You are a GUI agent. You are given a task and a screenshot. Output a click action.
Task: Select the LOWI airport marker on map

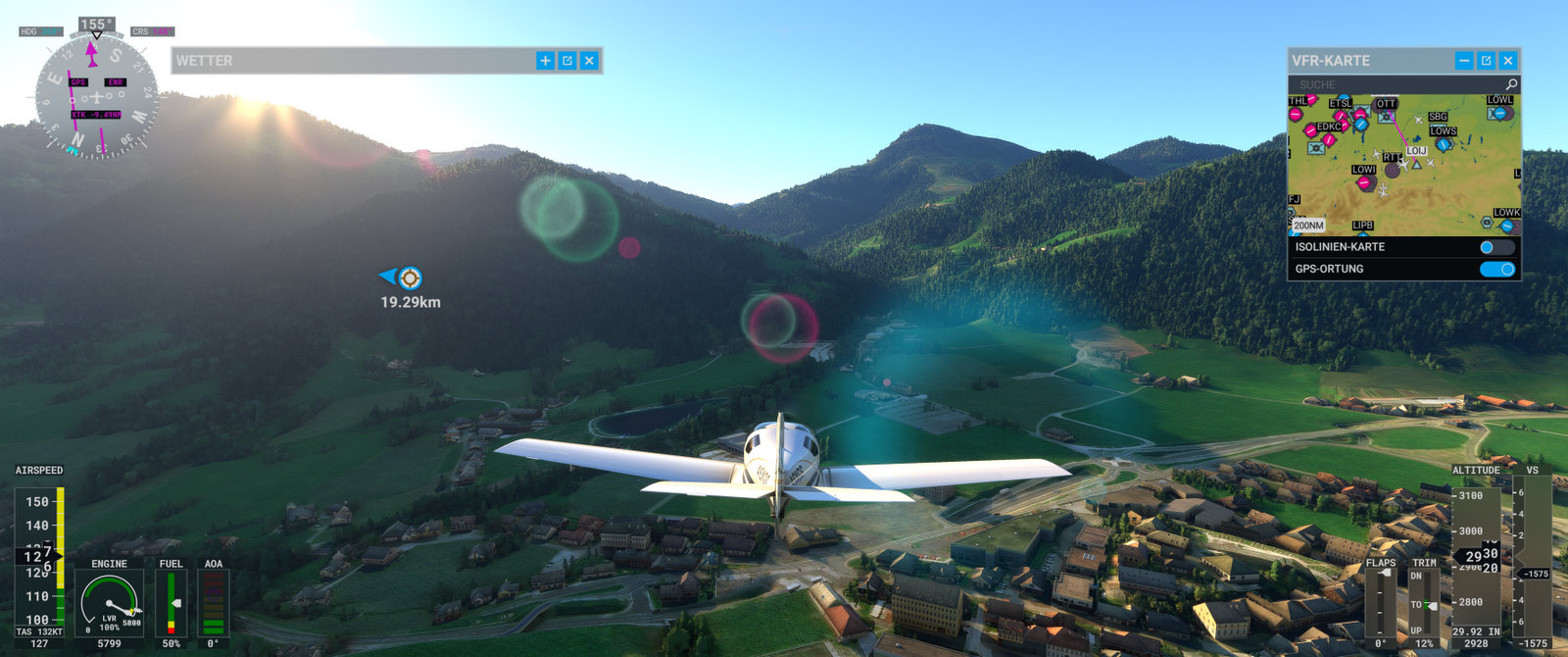pos(1363,181)
